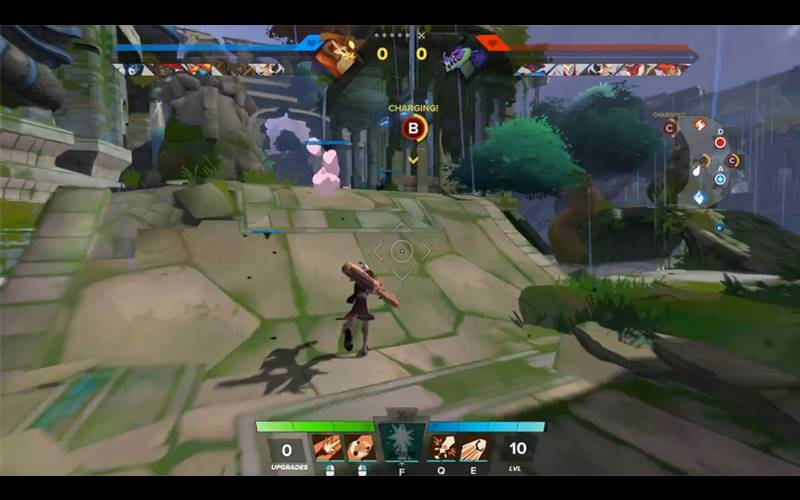This screenshot has height=500, width=800.
Task: Click the red guardian marker atop the minimap
Action: [x=699, y=124]
